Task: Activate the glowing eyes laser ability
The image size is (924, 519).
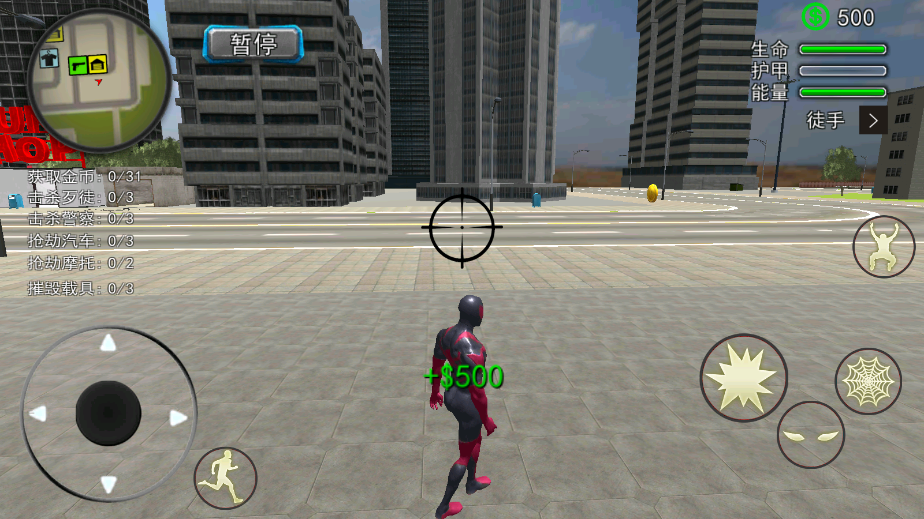Action: pos(810,435)
